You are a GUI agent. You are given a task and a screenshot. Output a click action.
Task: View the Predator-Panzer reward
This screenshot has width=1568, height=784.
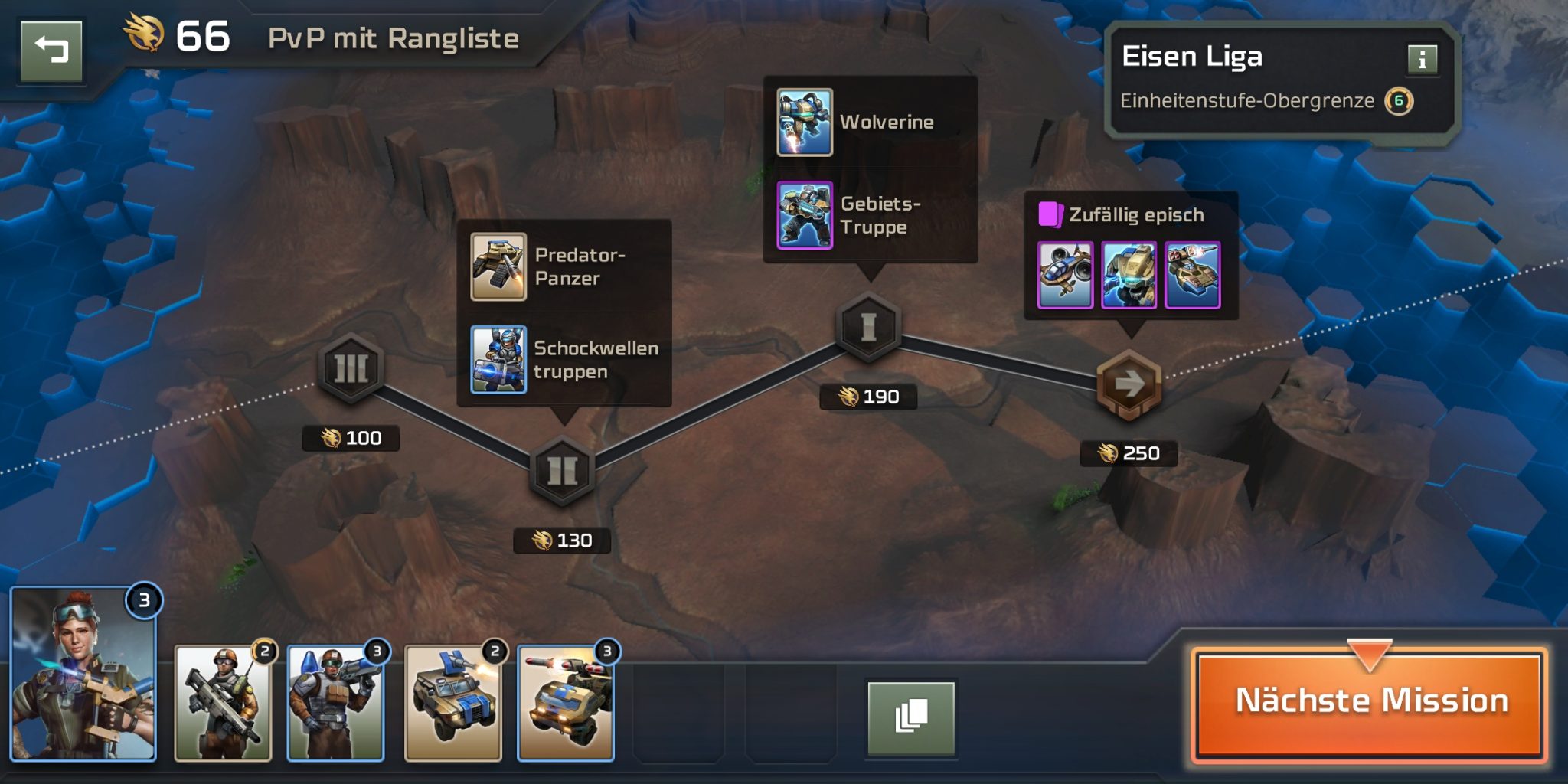tap(498, 267)
